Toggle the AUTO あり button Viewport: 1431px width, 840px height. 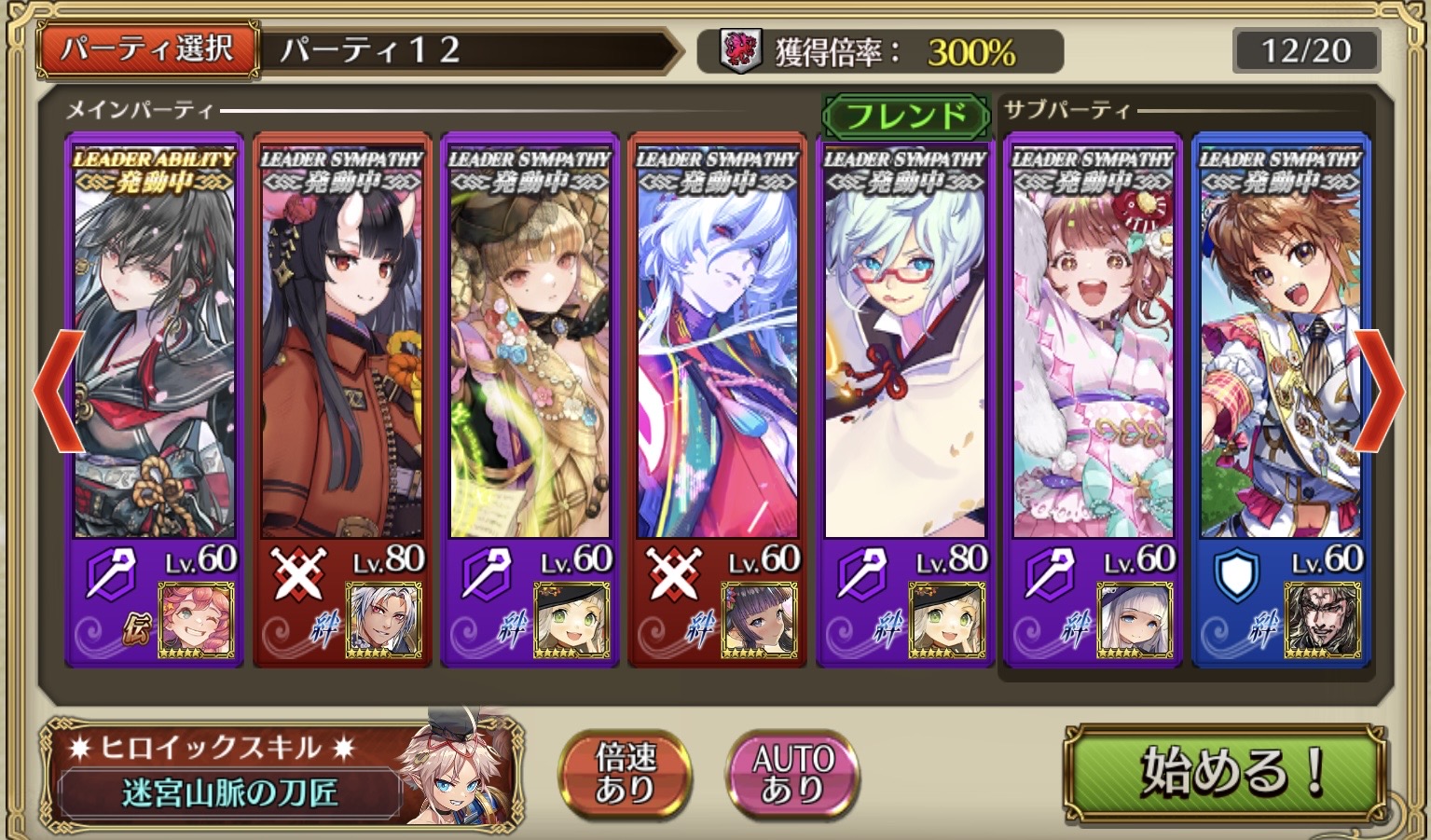point(792,773)
